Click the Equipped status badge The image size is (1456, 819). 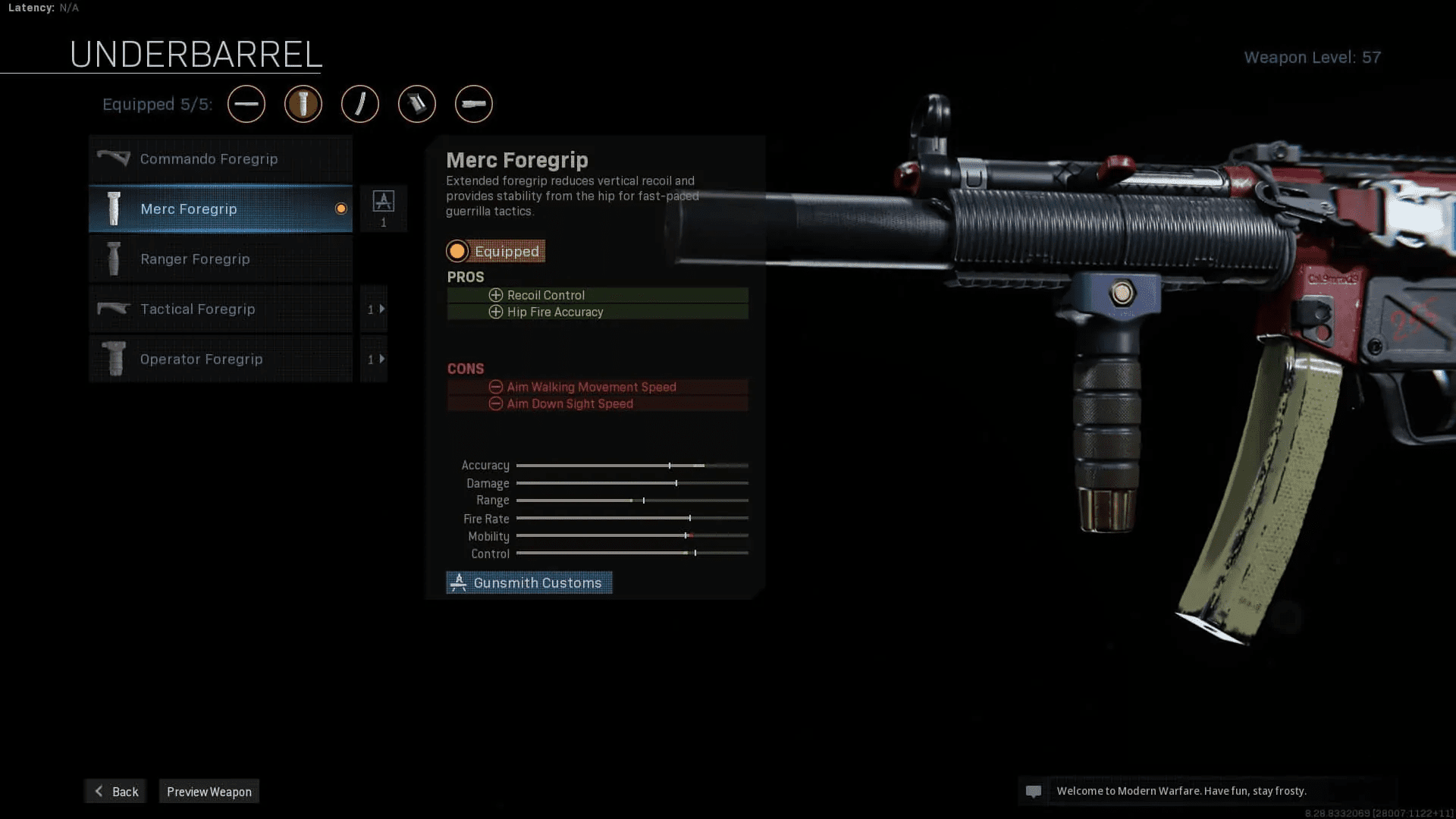point(496,251)
